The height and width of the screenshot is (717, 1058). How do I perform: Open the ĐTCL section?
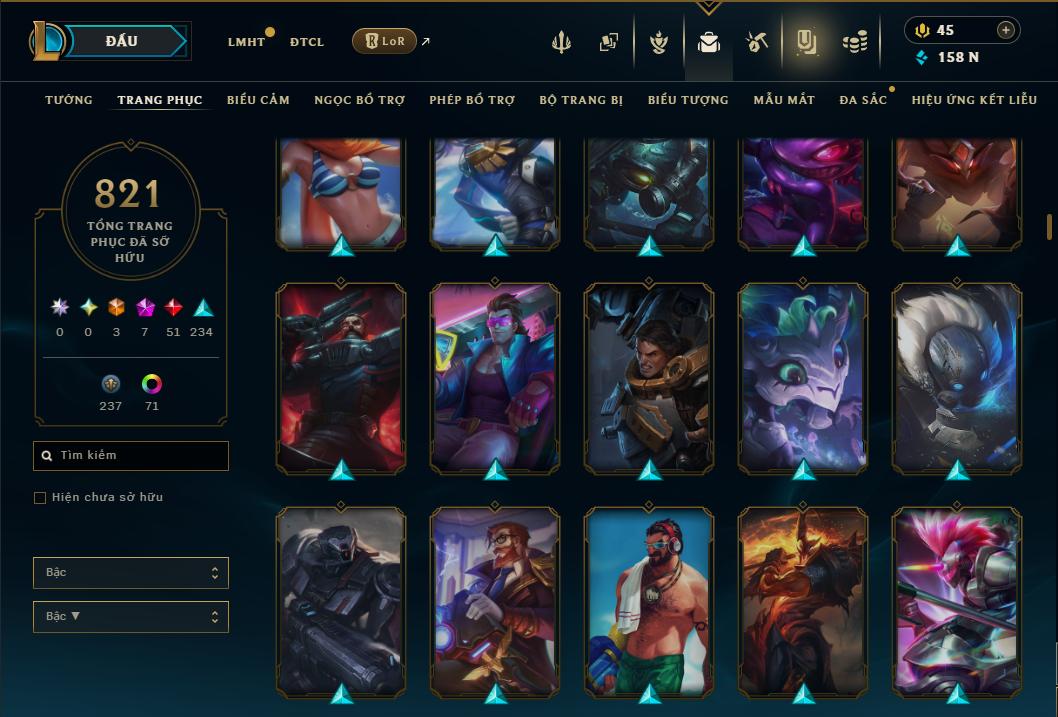306,42
